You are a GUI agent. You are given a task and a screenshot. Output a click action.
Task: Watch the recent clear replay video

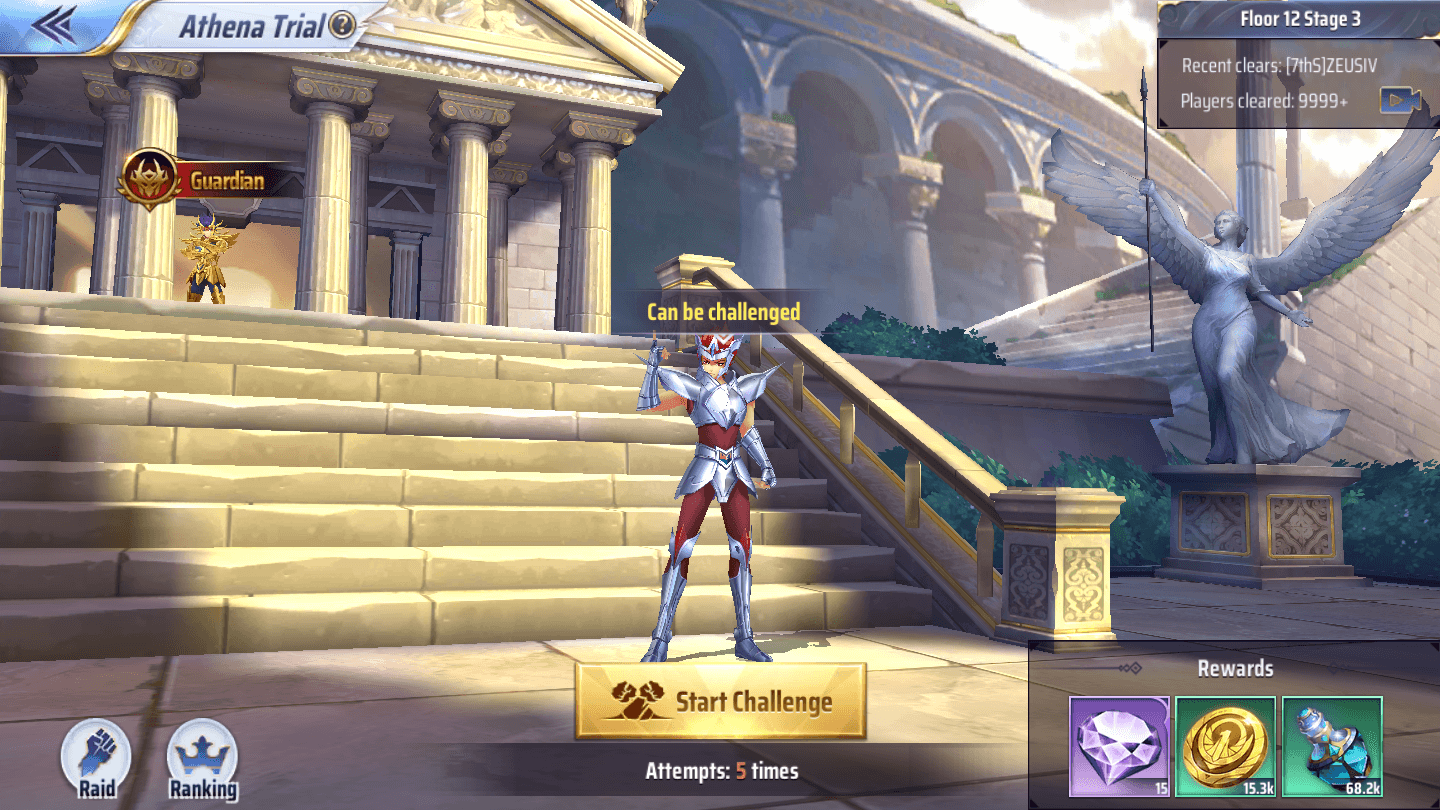coord(1401,100)
